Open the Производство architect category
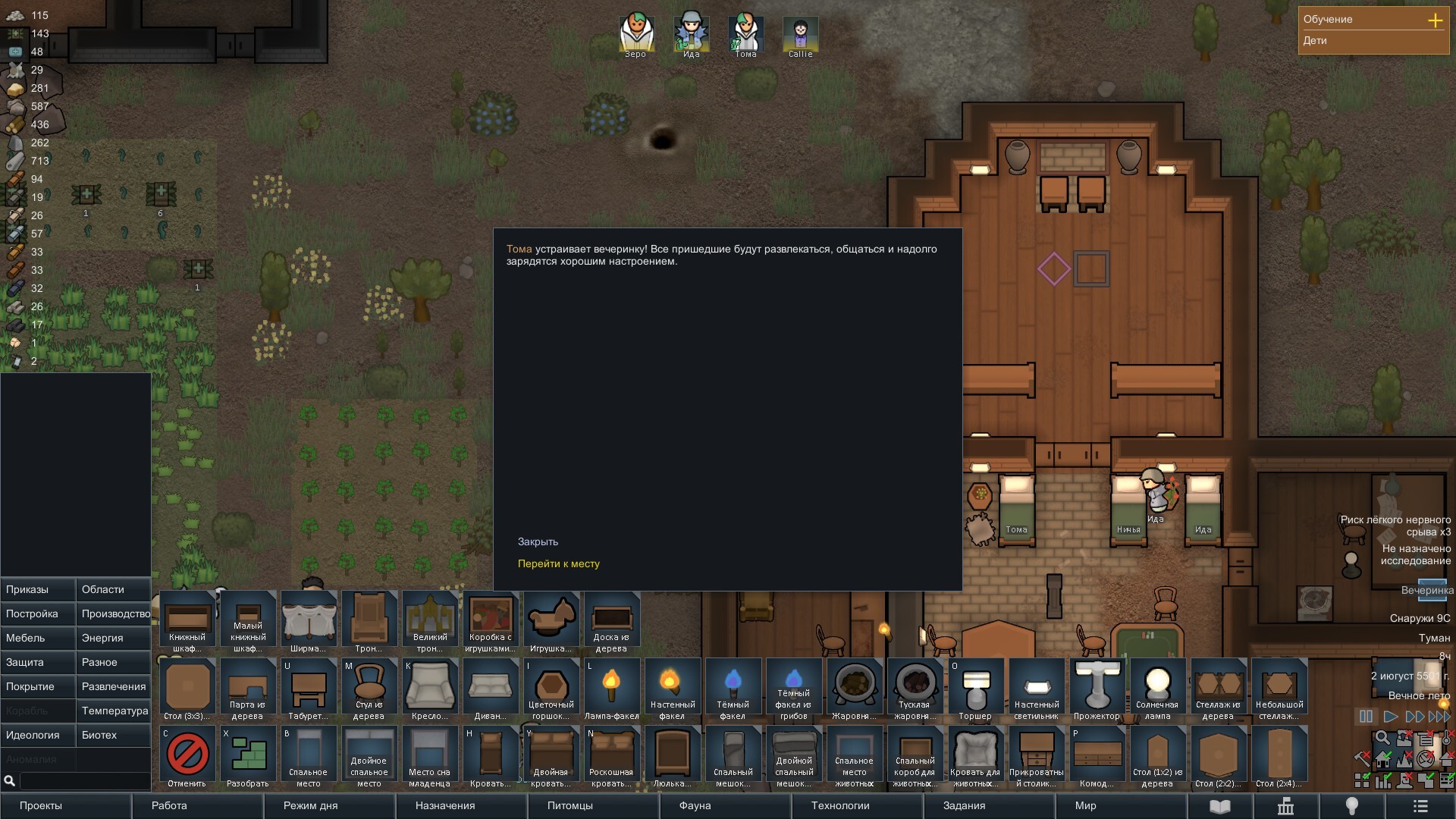Screen dimensions: 1456x819 click(x=114, y=613)
